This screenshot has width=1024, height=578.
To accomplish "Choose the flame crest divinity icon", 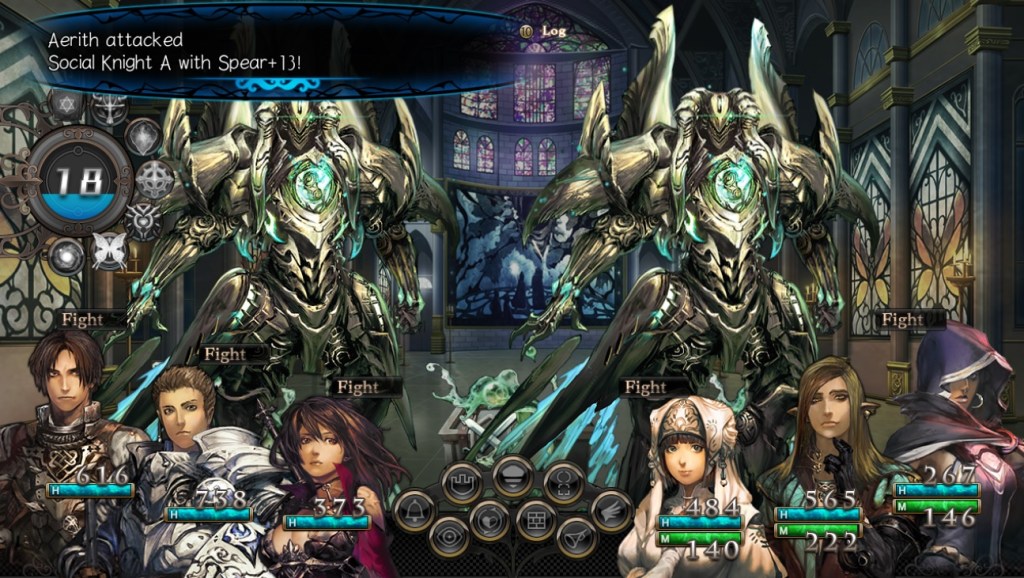I will tap(143, 137).
